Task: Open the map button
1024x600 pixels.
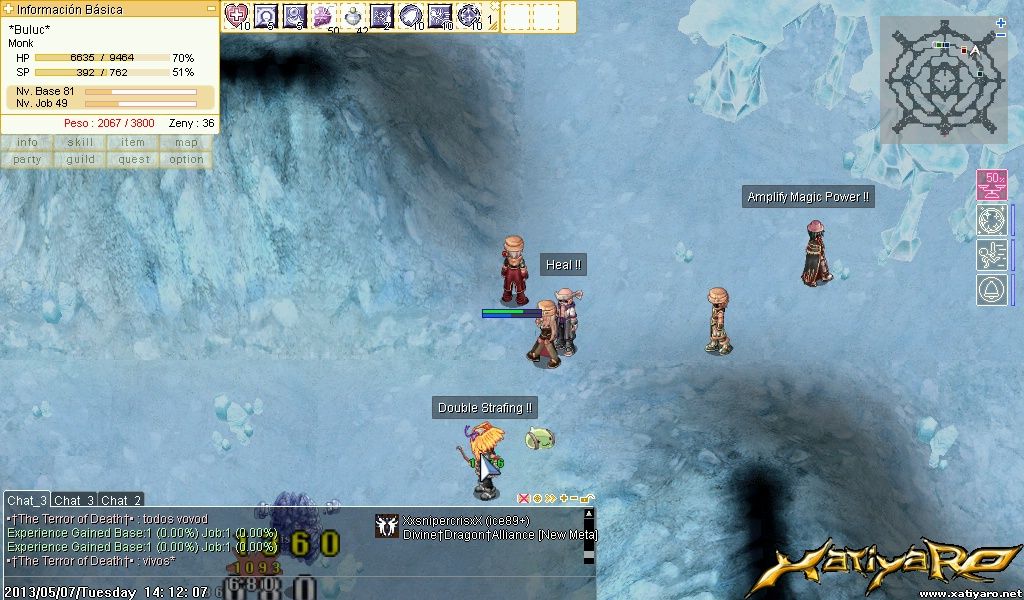Action: point(186,142)
